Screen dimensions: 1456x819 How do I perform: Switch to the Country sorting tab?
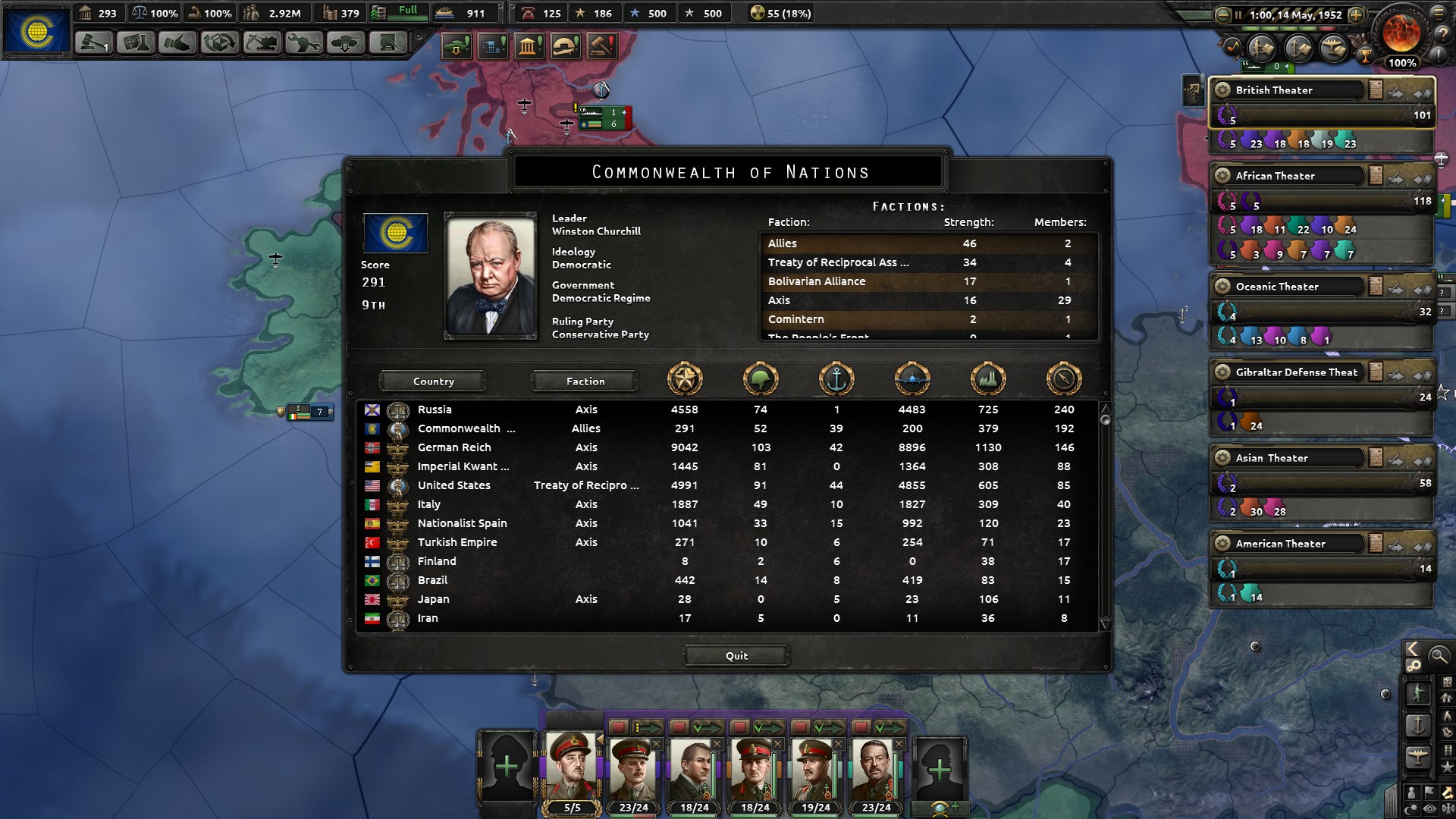point(432,381)
